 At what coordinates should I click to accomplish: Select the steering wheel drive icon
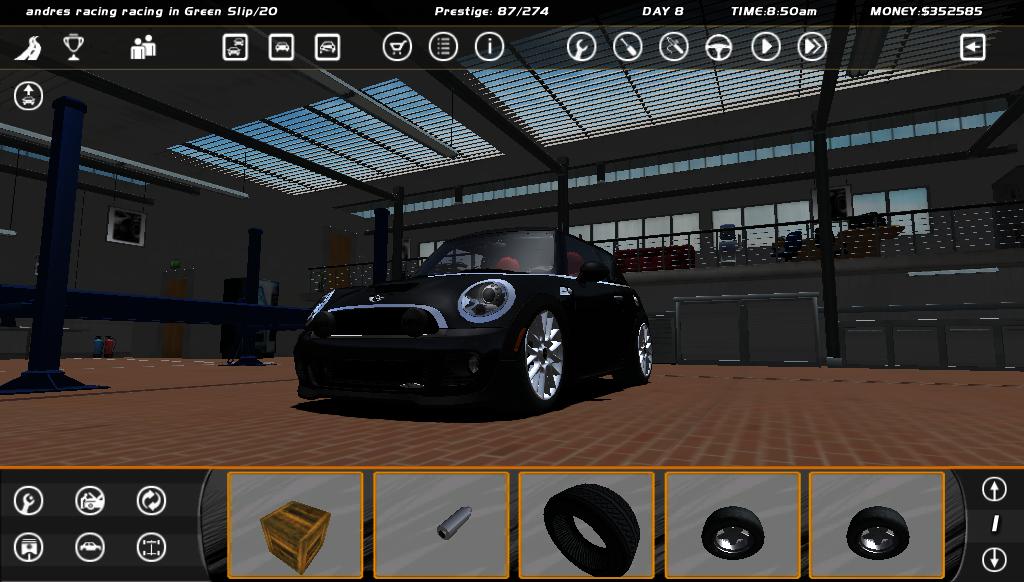click(x=719, y=46)
